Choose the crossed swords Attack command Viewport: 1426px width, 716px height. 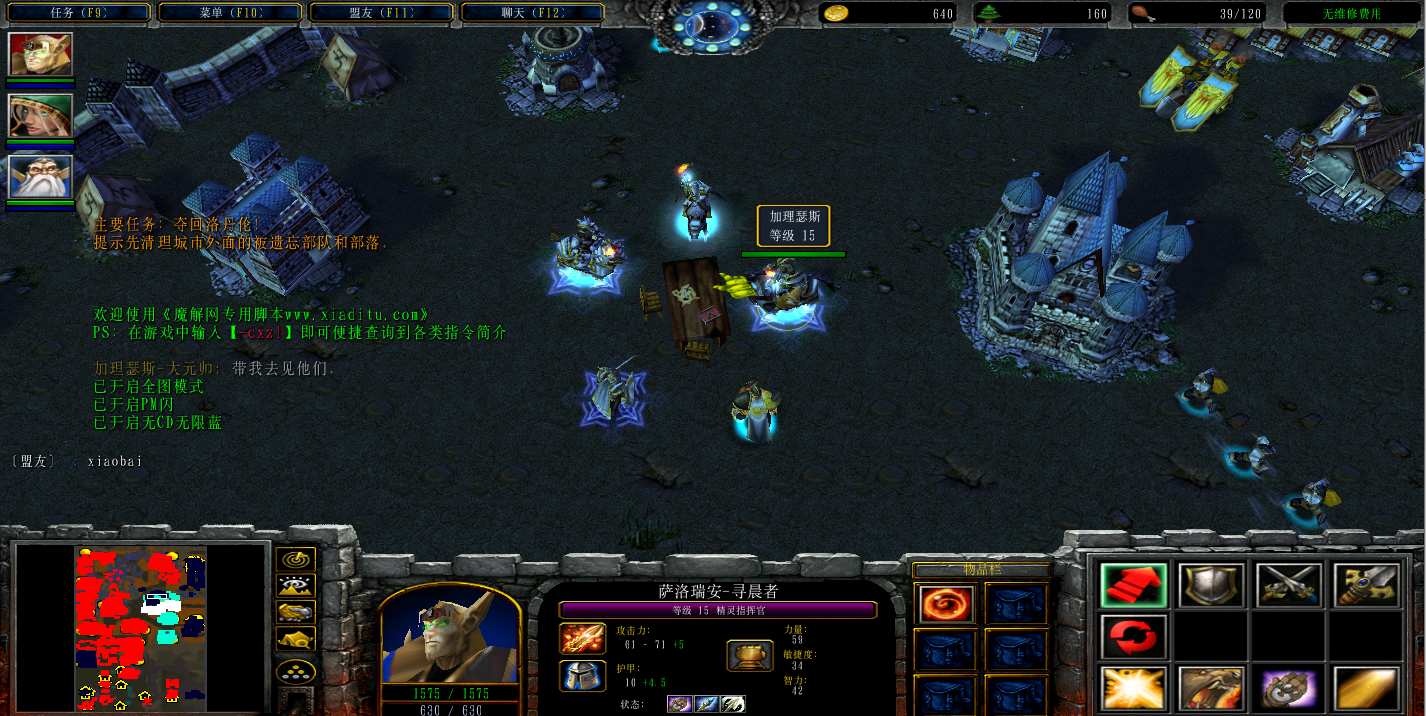click(x=1288, y=586)
